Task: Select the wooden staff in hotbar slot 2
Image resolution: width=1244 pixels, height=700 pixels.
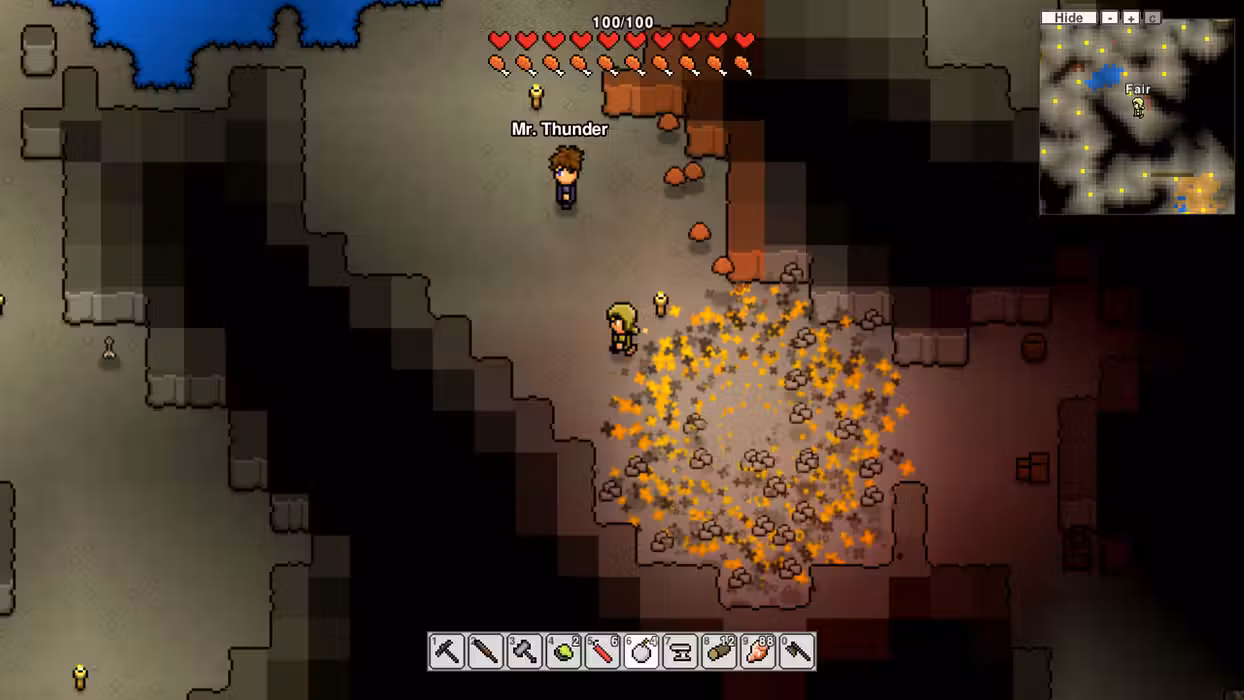Action: click(486, 651)
